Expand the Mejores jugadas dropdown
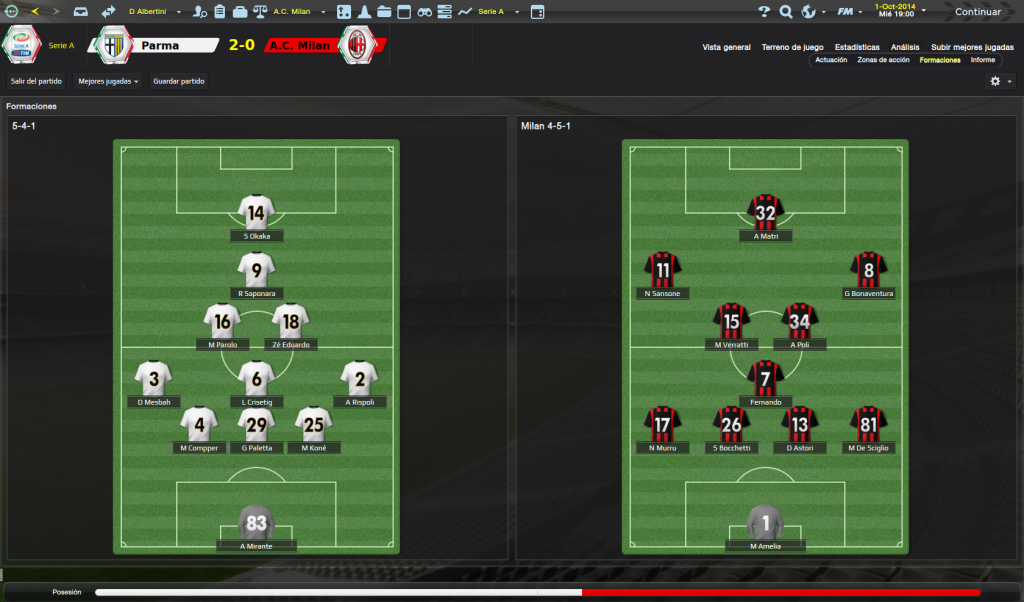The image size is (1024, 602). [108, 81]
